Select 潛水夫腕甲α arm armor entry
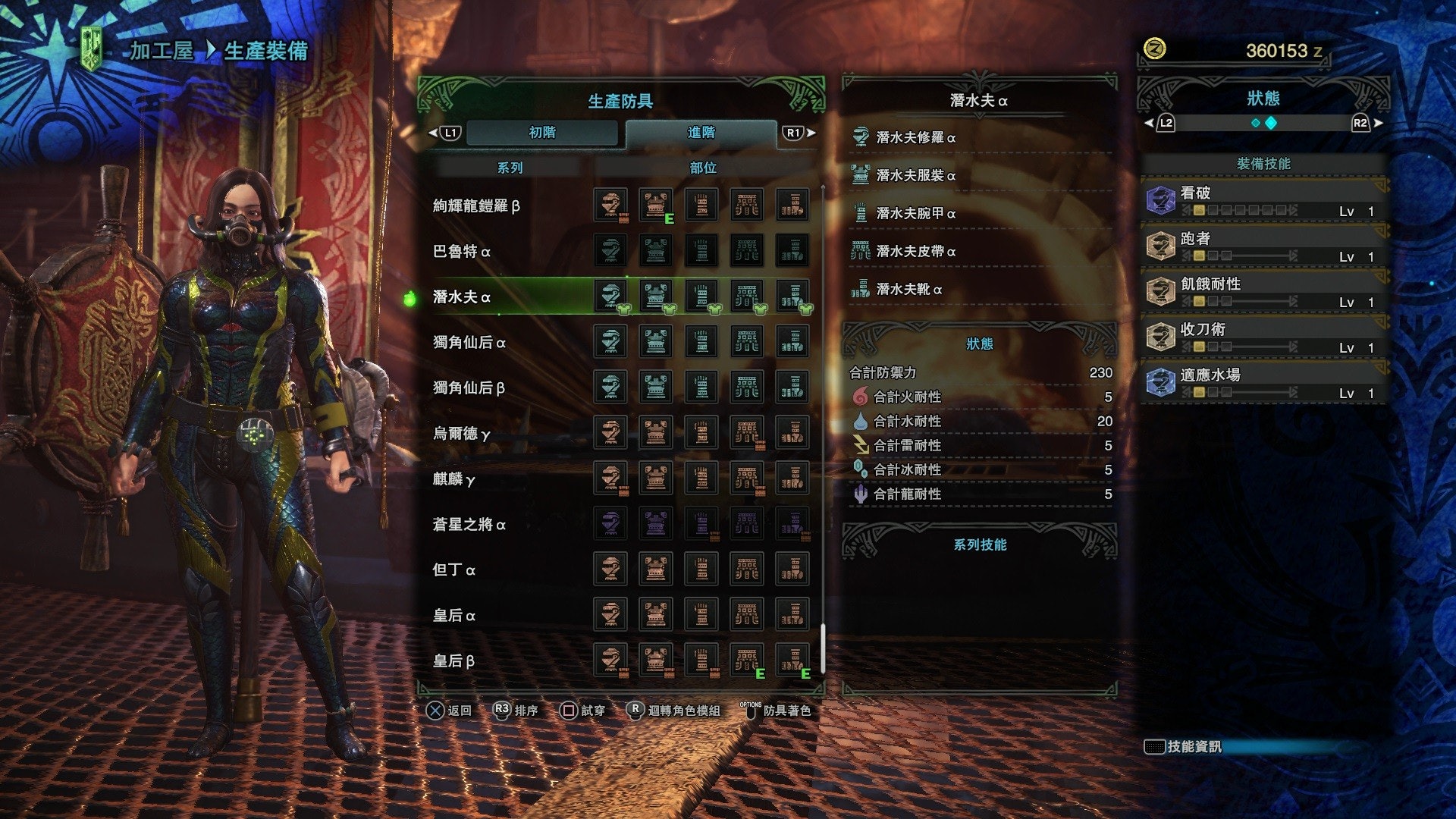1456x819 pixels. 915,213
